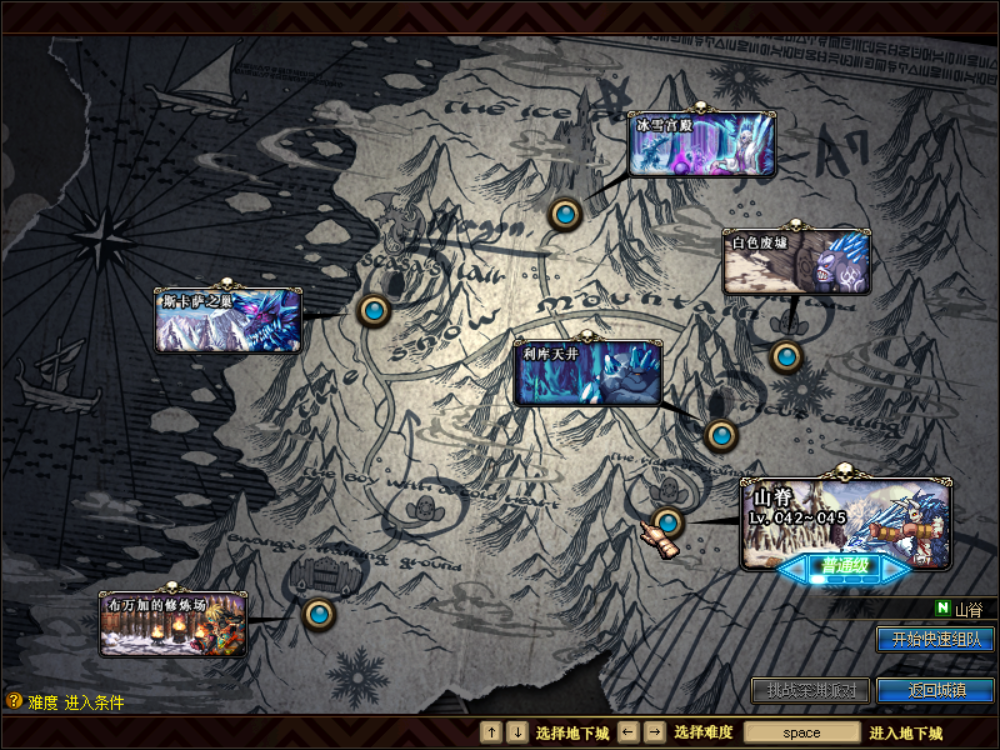This screenshot has height=750, width=1000.
Task: Lower difficulty with the left arrow beside 普通级
Action: tap(795, 568)
